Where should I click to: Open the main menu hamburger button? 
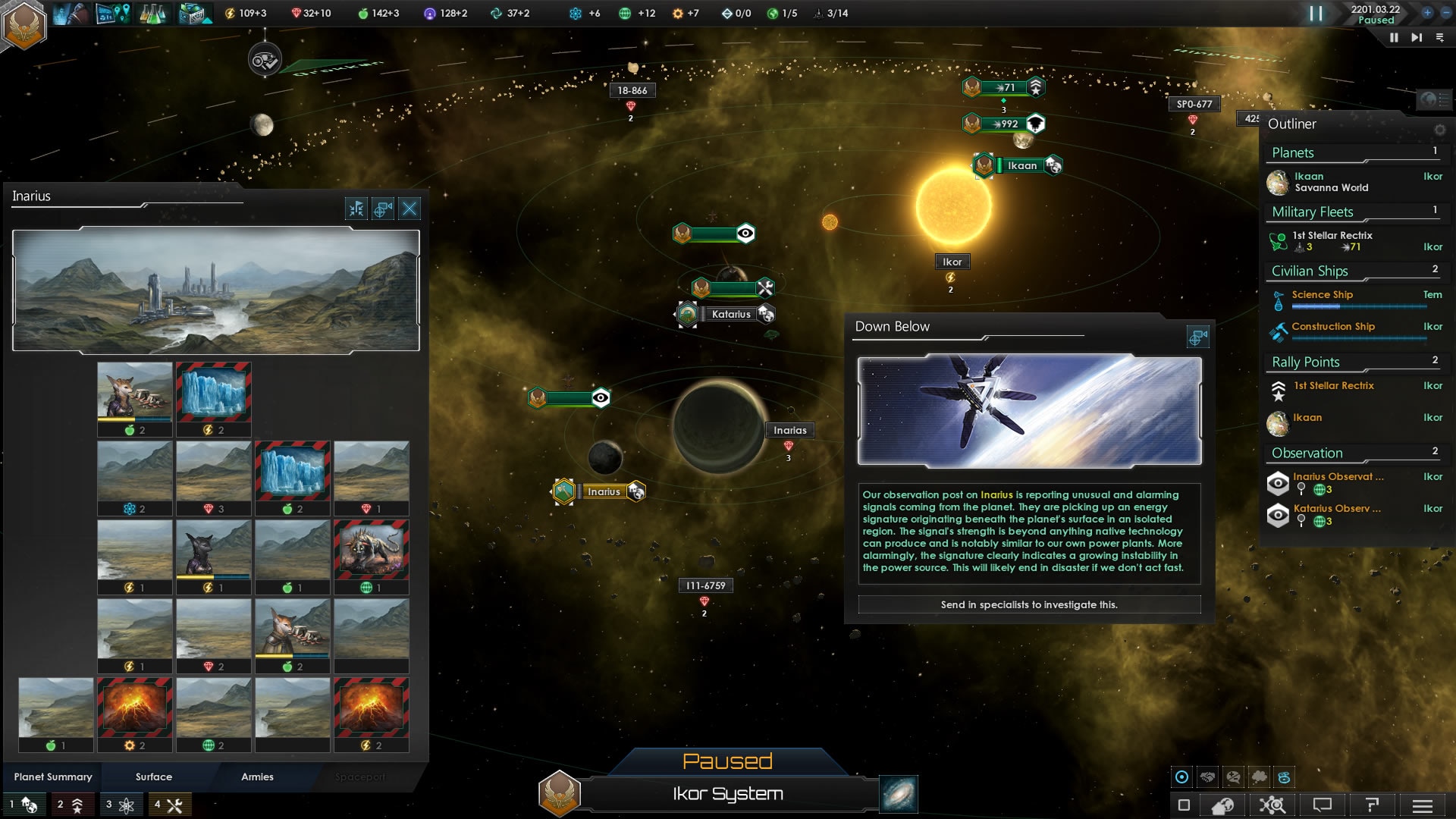tap(1423, 805)
